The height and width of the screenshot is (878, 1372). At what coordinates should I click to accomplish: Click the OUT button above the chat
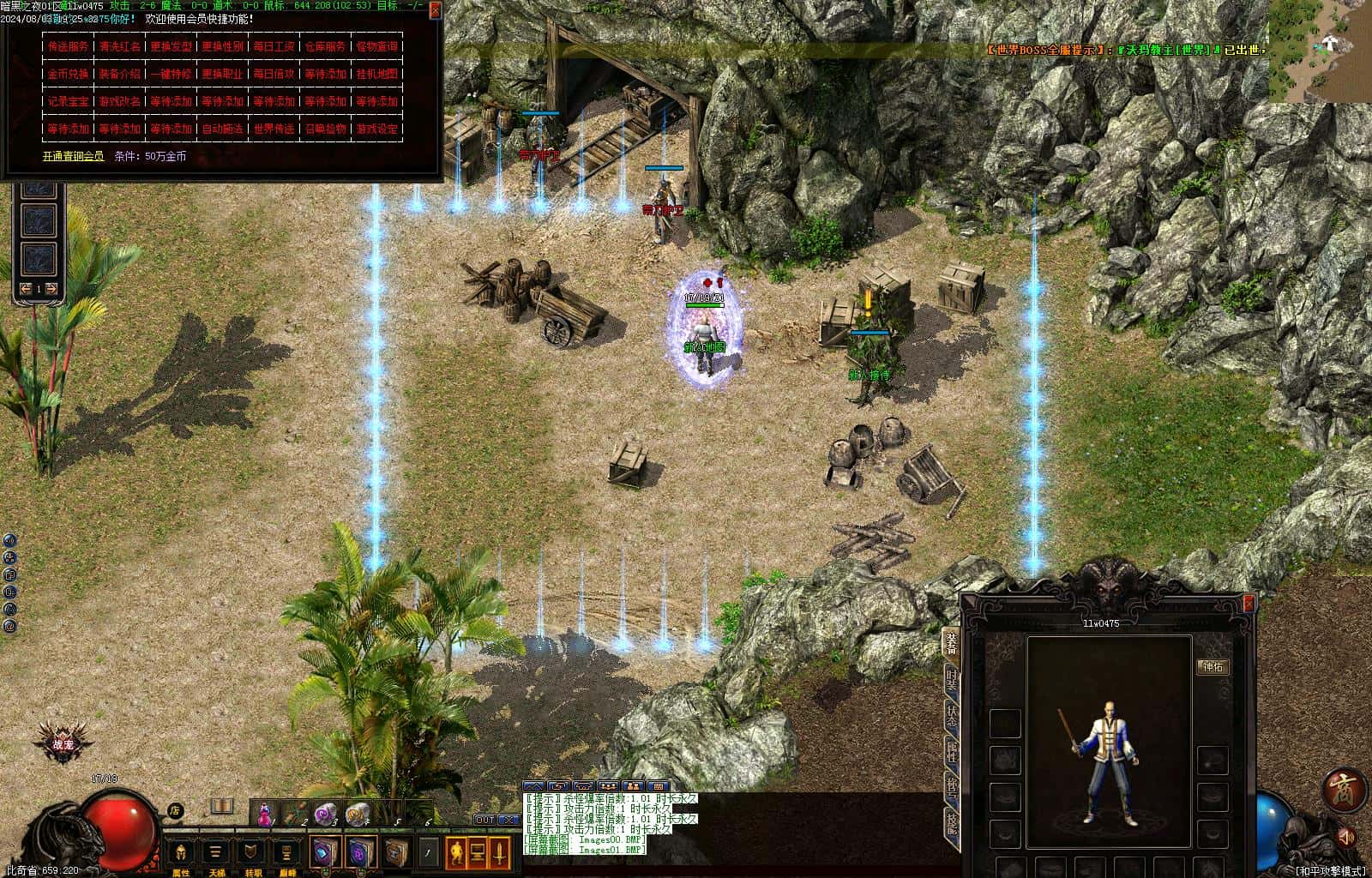click(x=485, y=820)
